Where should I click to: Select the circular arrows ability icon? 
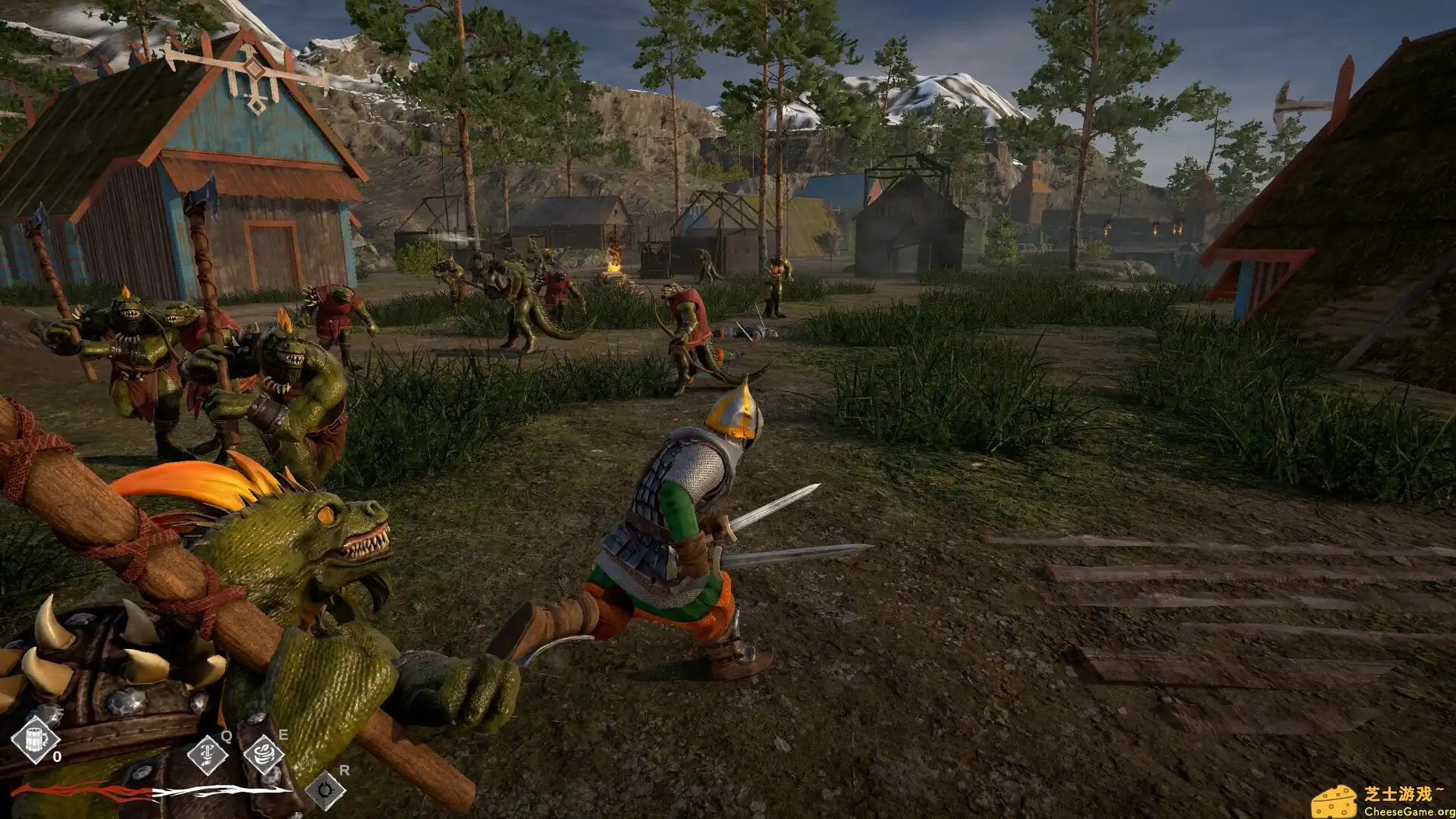pos(325,791)
